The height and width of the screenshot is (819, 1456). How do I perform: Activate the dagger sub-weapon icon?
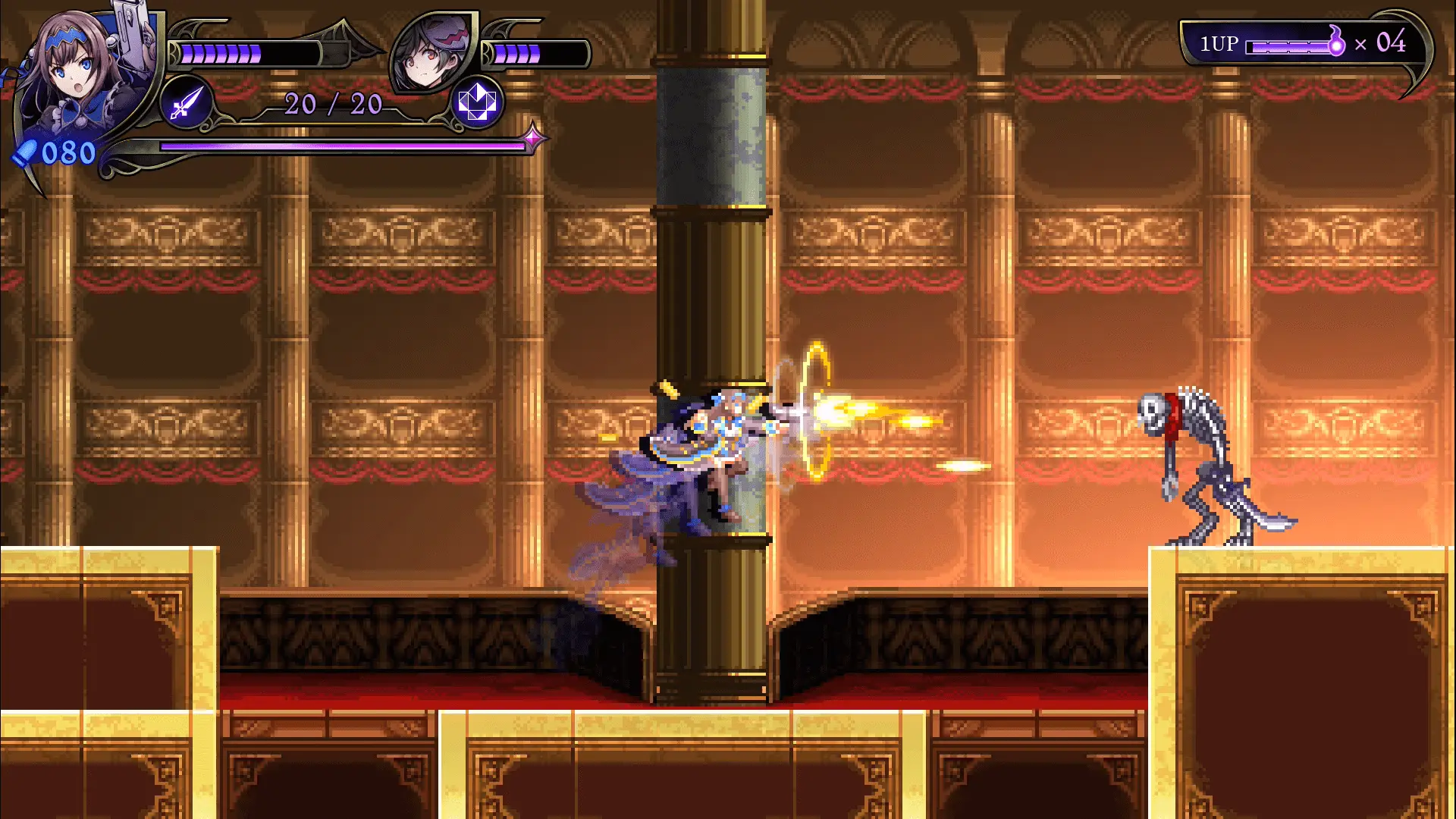[x=186, y=102]
